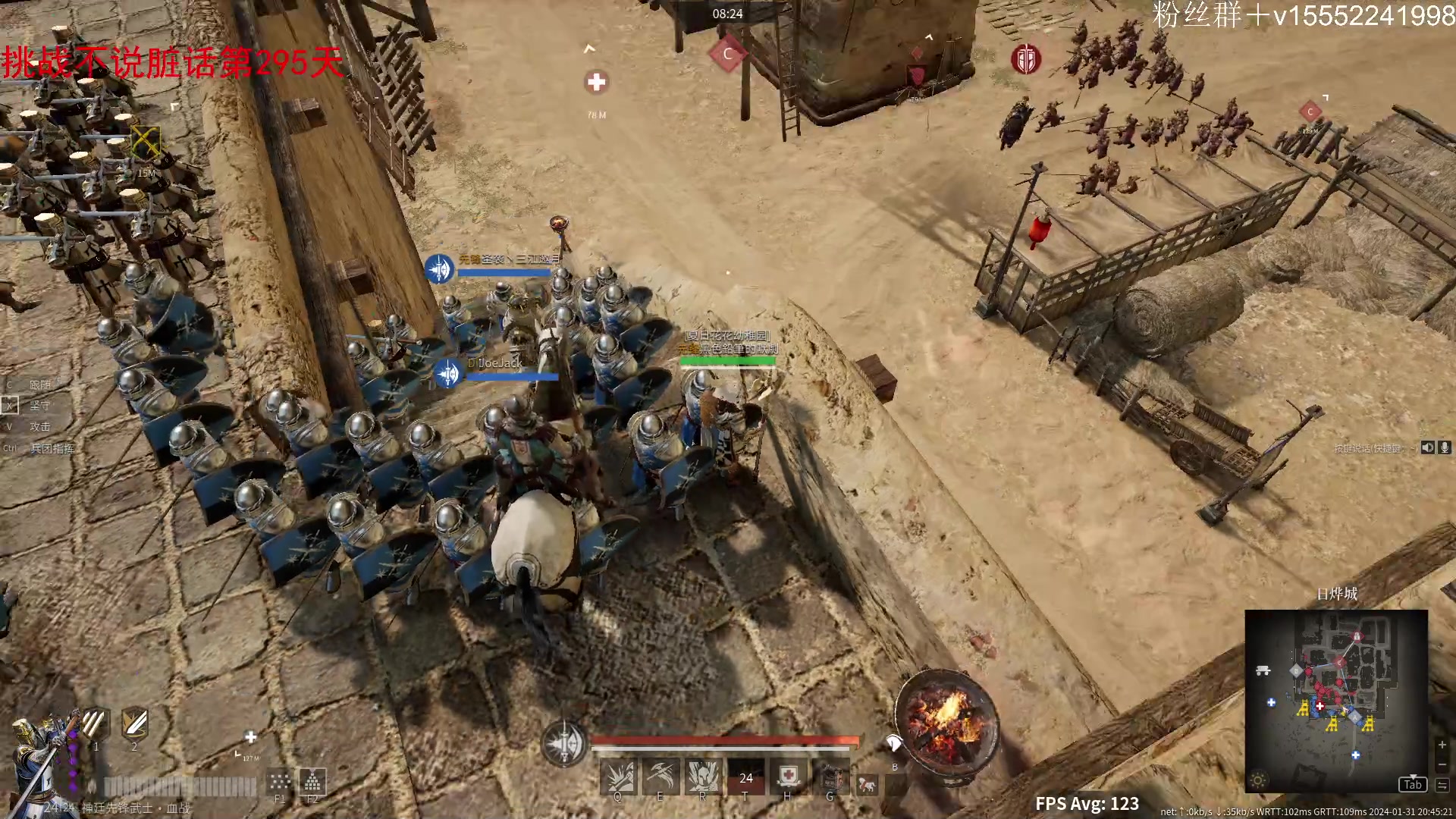Viewport: 1456px width, 819px height.
Task: Set the F1 scattered formation
Action: click(280, 782)
